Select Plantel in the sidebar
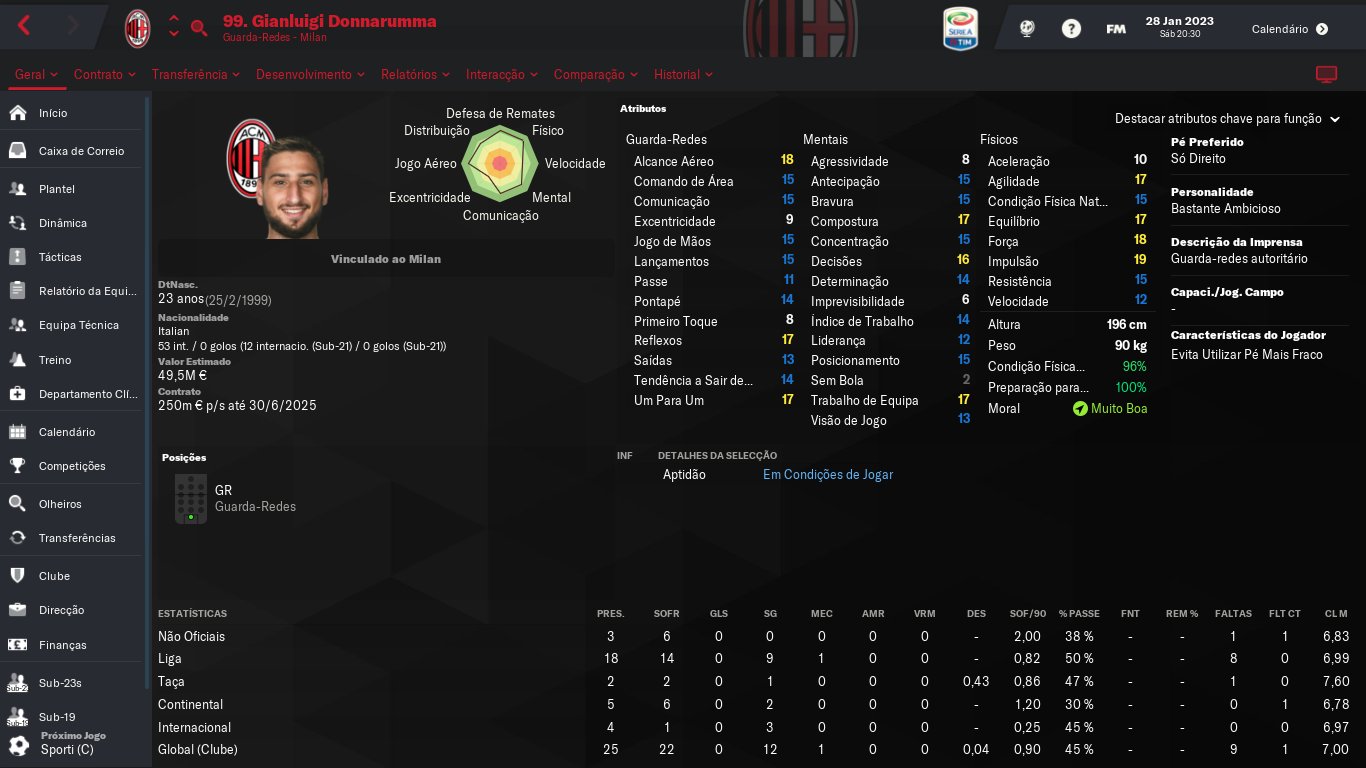Screen dimensions: 1366x768 (x=57, y=189)
